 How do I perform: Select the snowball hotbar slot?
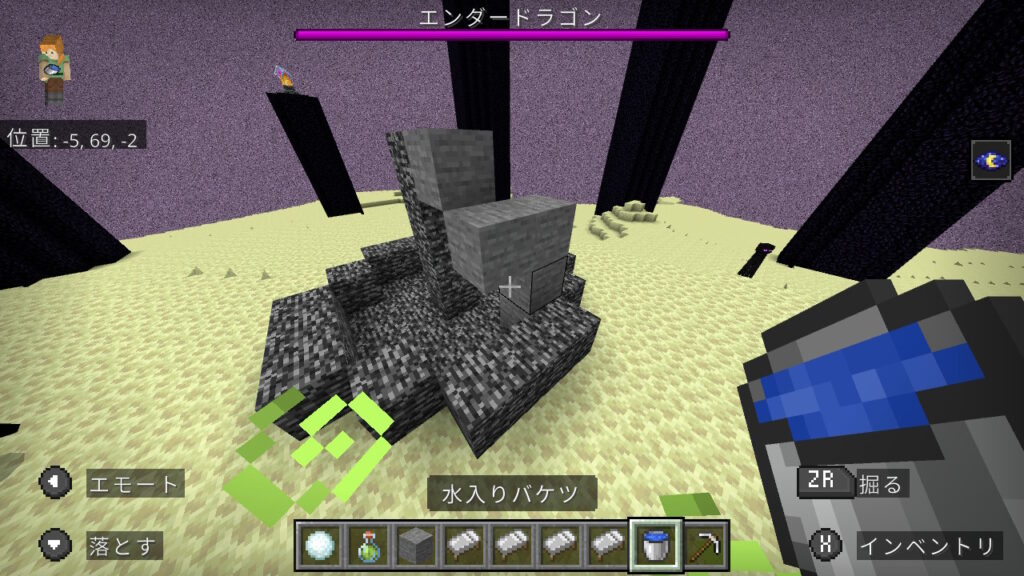click(x=320, y=545)
